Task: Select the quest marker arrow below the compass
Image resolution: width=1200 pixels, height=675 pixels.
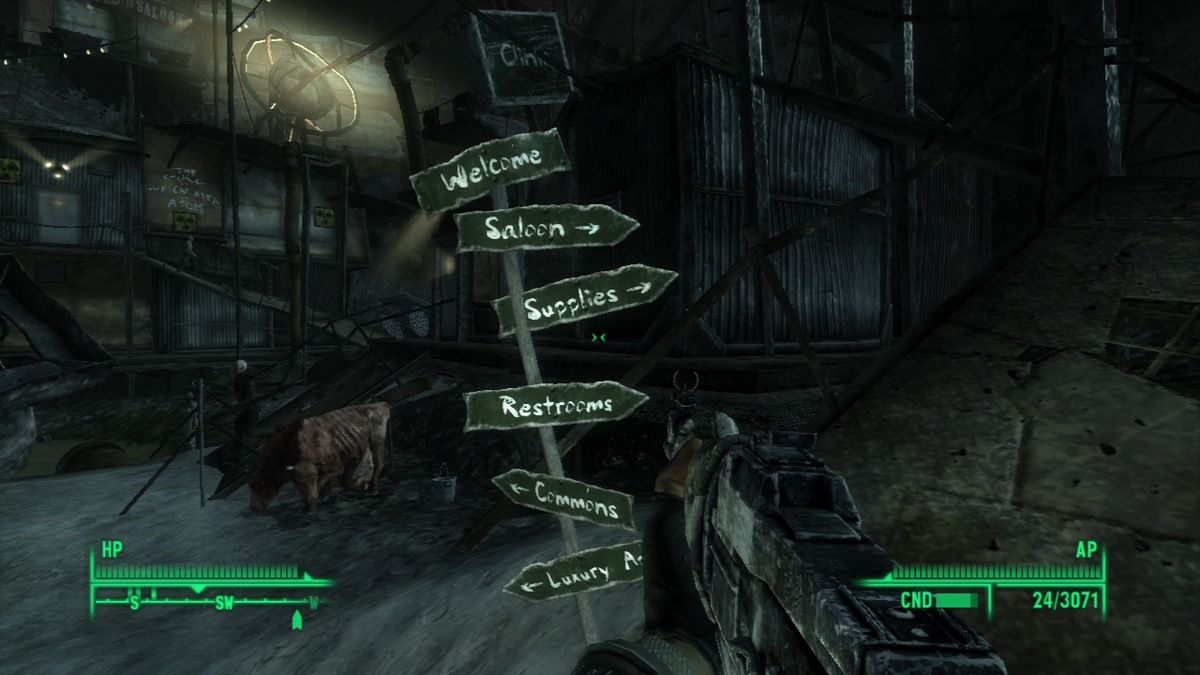Action: click(296, 621)
